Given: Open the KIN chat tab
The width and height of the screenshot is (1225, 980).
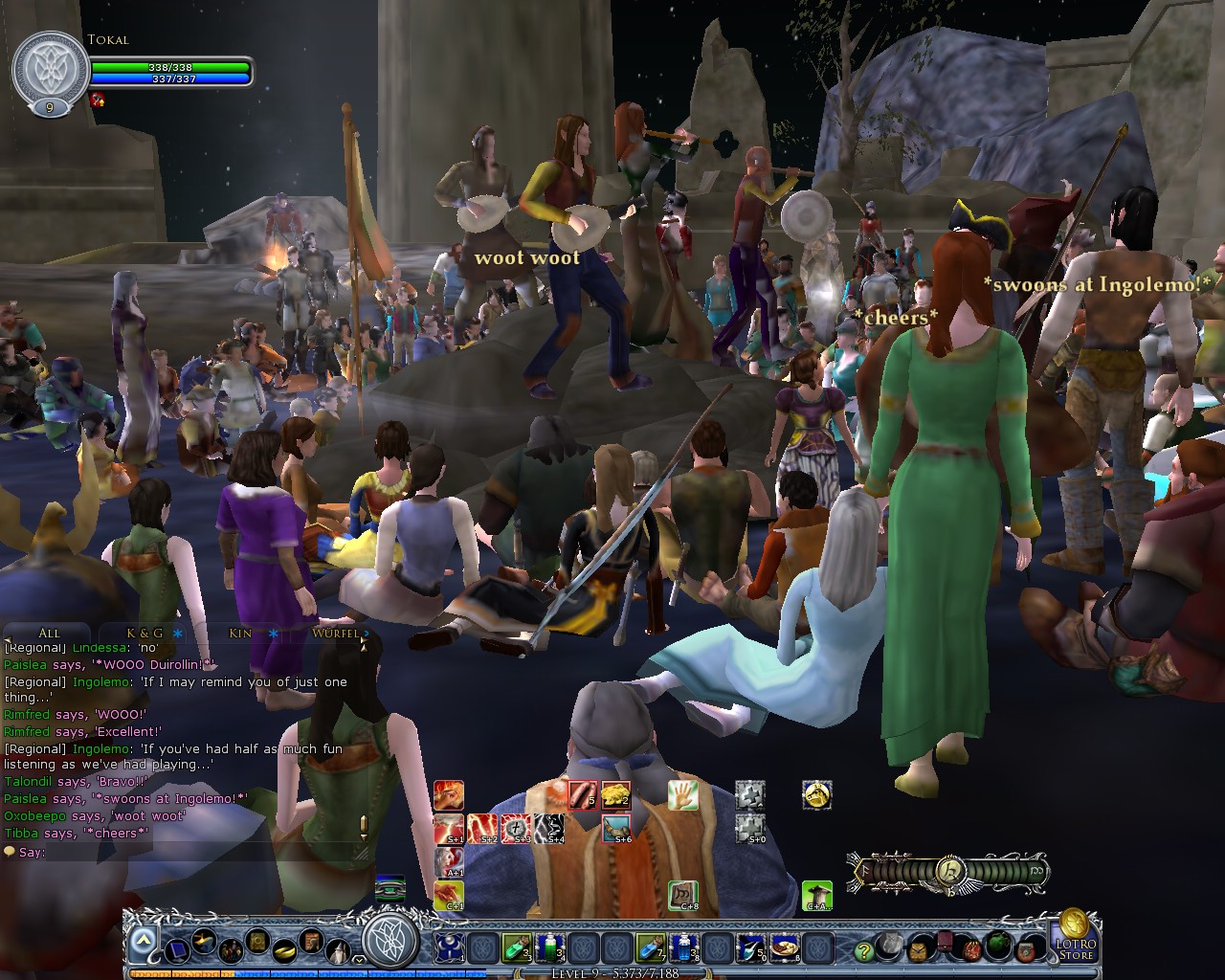Looking at the screenshot, I should pos(240,633).
